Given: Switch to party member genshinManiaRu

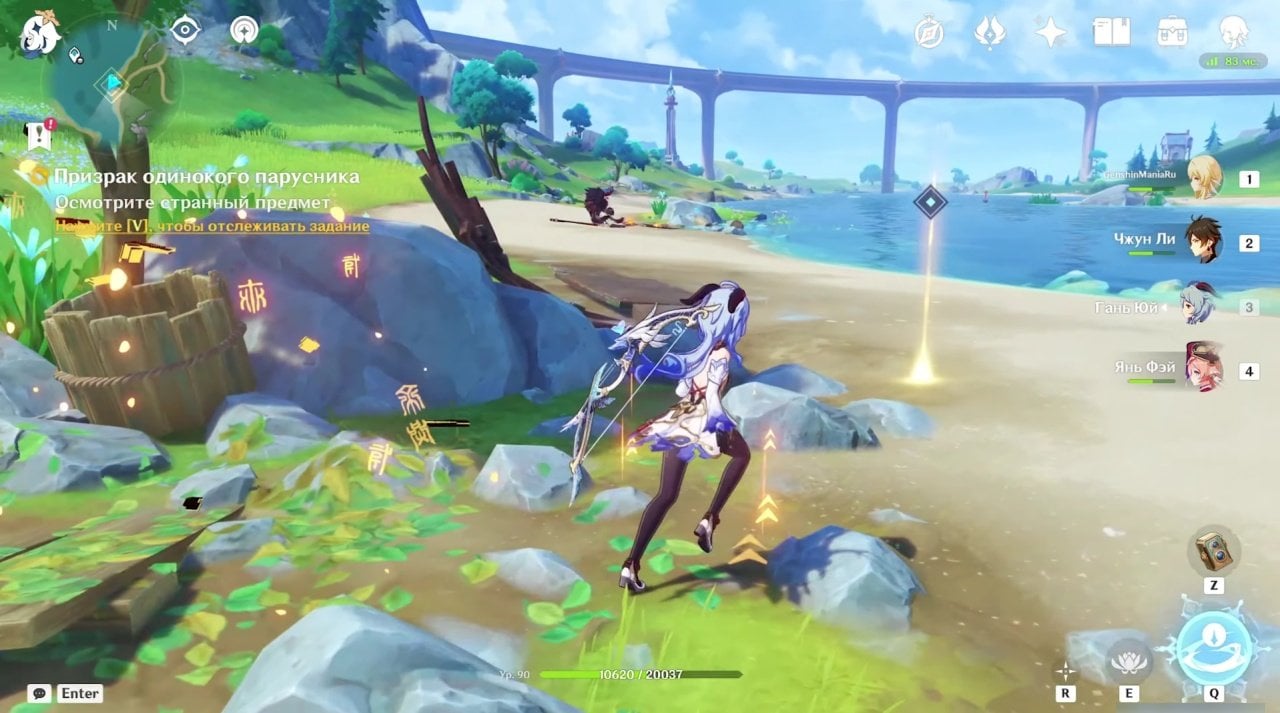Looking at the screenshot, I should tap(1203, 178).
